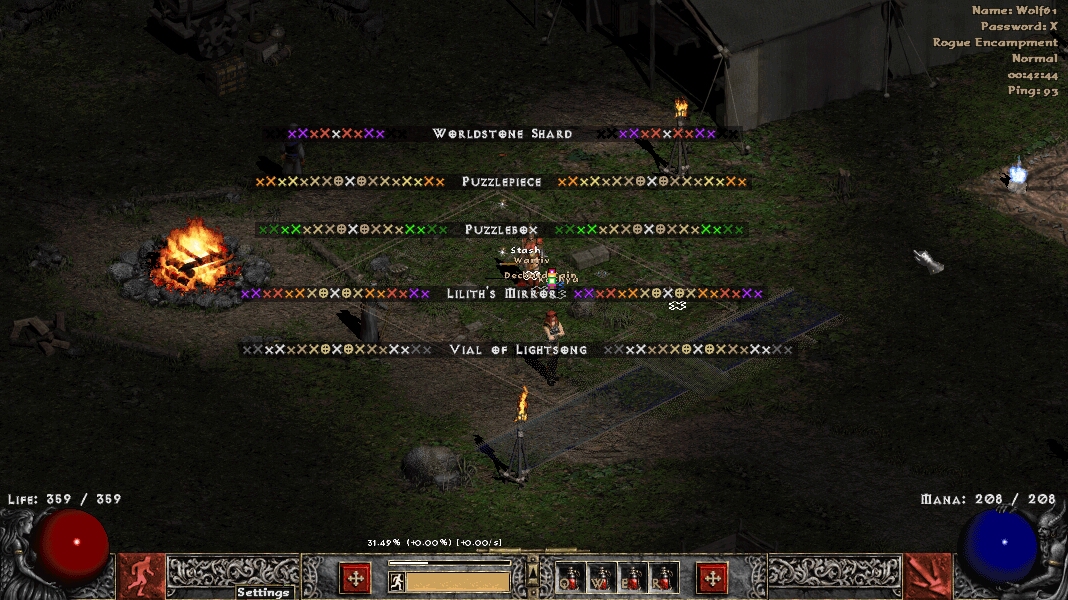Toggle the run/walk button
Viewport: 1068px width, 600px height.
(397, 581)
